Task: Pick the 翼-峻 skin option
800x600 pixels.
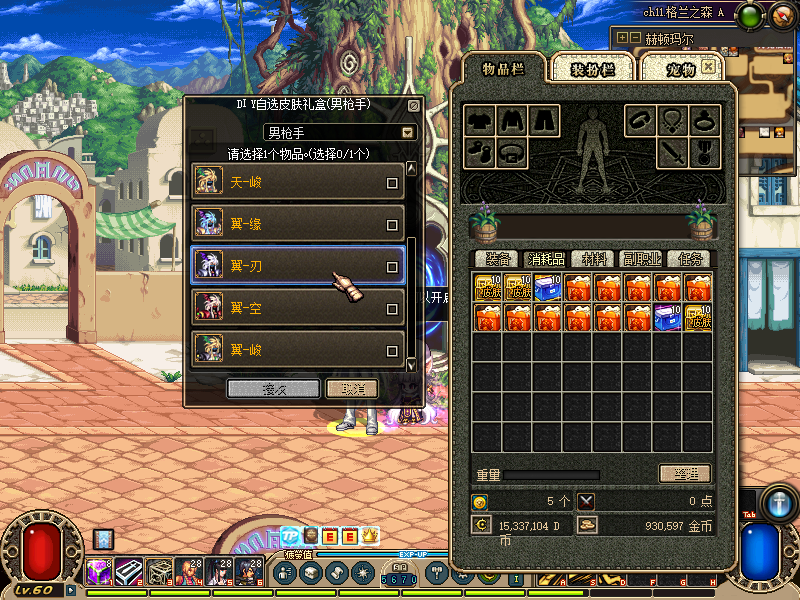Action: point(290,350)
